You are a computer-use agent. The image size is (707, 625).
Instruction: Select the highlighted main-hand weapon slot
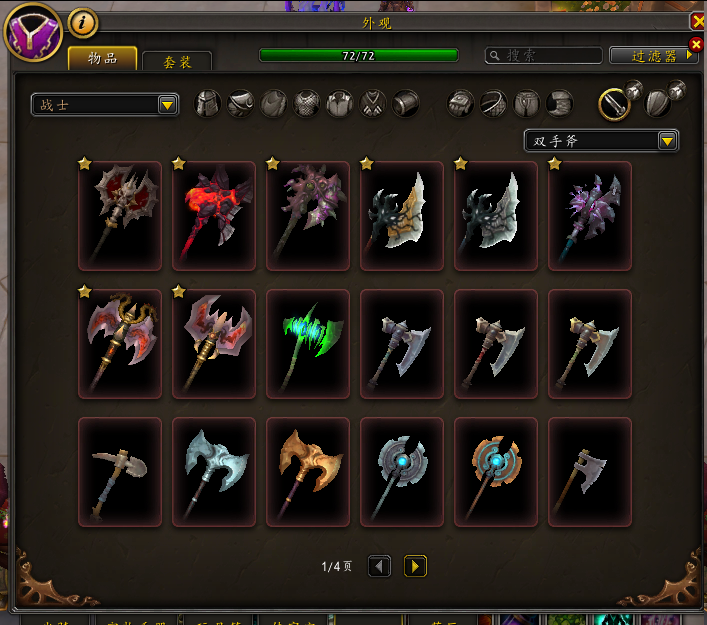pyautogui.click(x=613, y=103)
